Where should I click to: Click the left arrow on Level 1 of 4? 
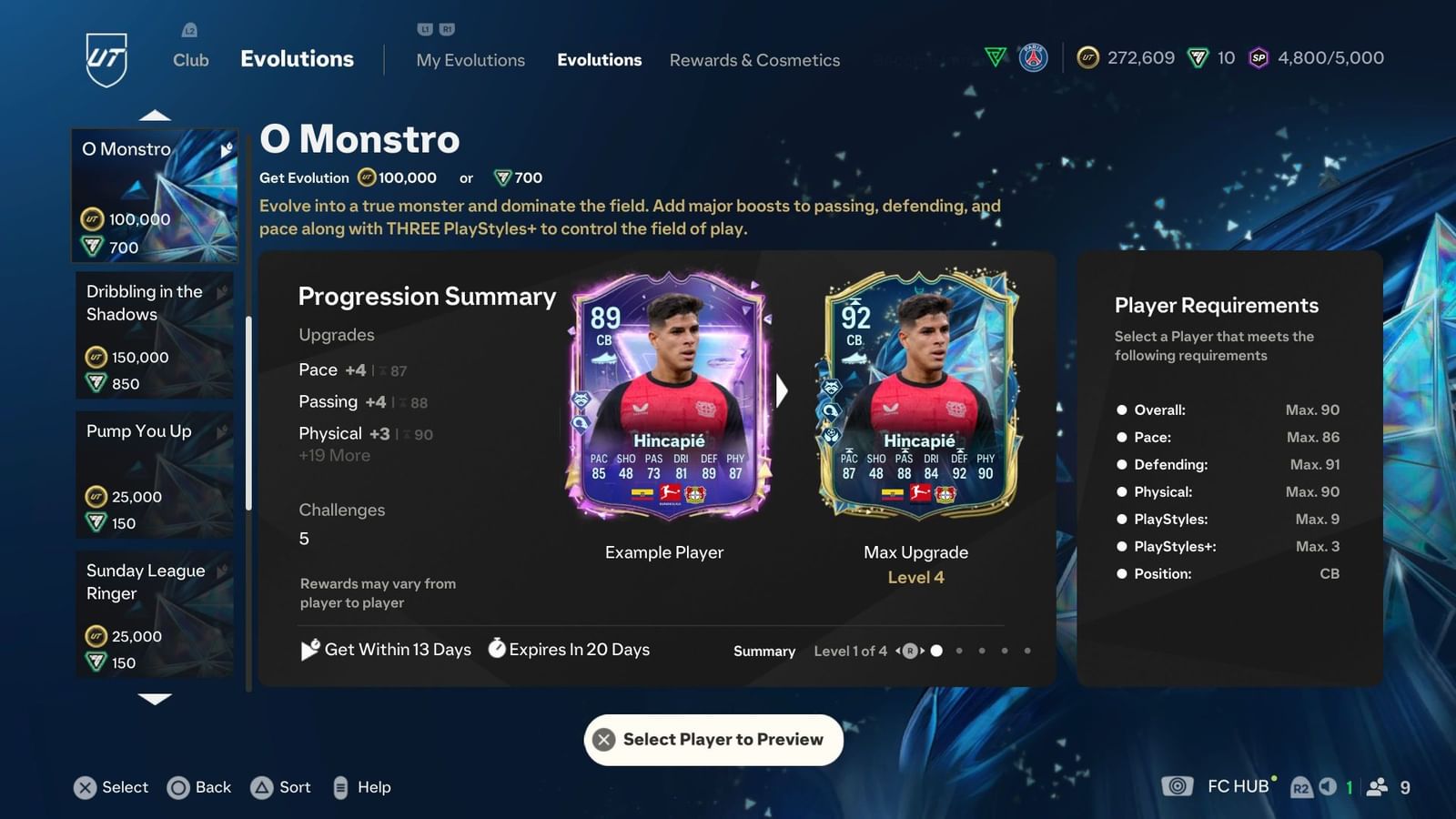pyautogui.click(x=897, y=652)
